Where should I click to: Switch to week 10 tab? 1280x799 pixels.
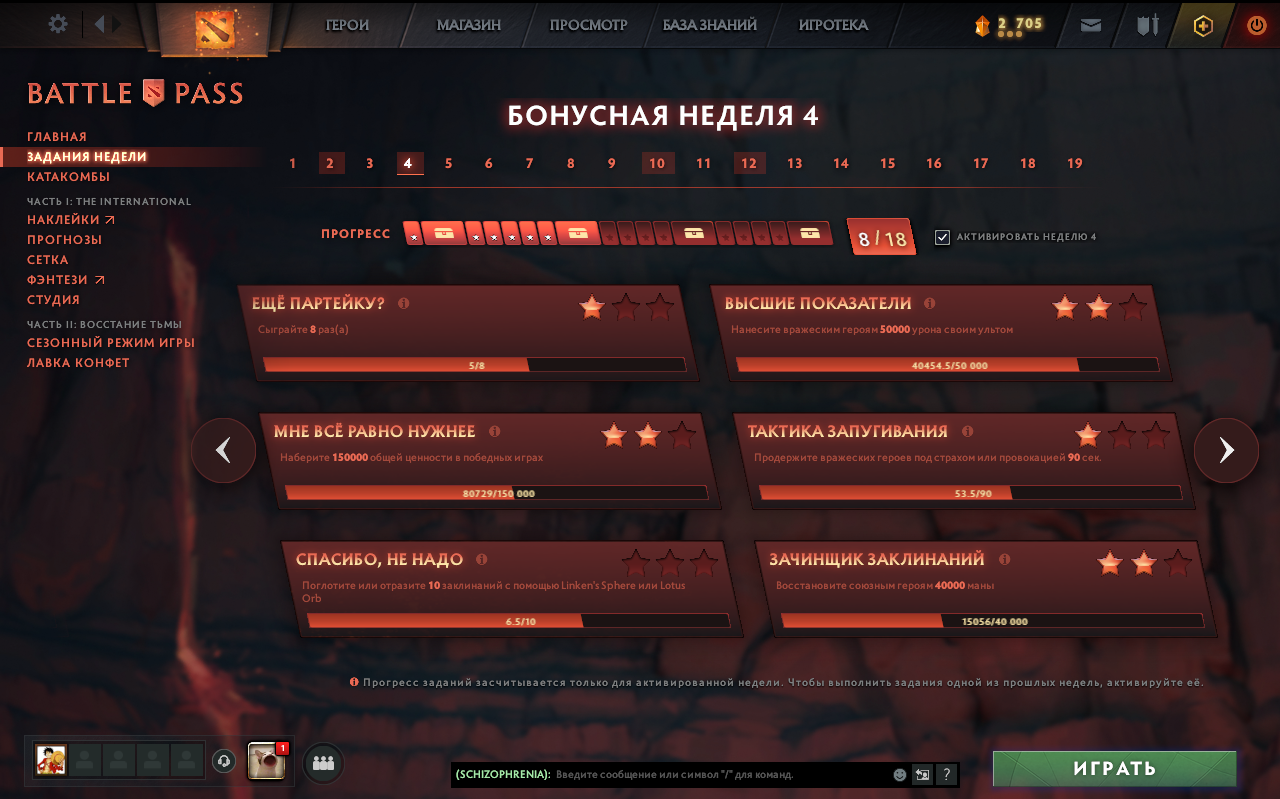(x=658, y=163)
